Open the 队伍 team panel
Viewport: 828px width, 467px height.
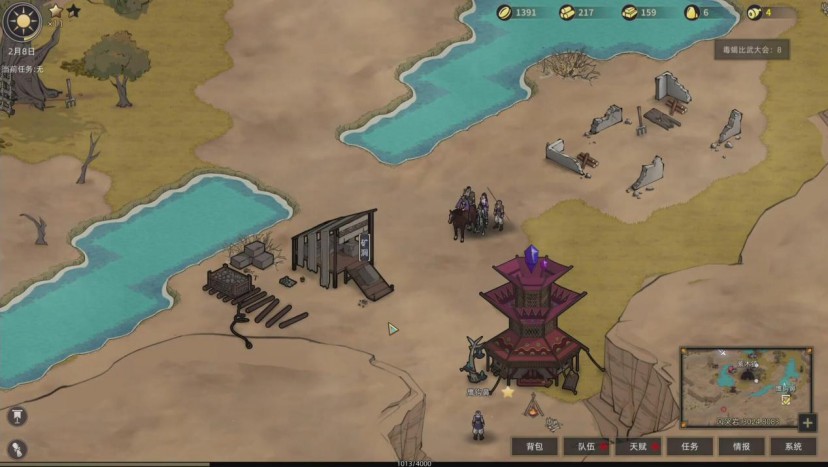click(x=586, y=447)
